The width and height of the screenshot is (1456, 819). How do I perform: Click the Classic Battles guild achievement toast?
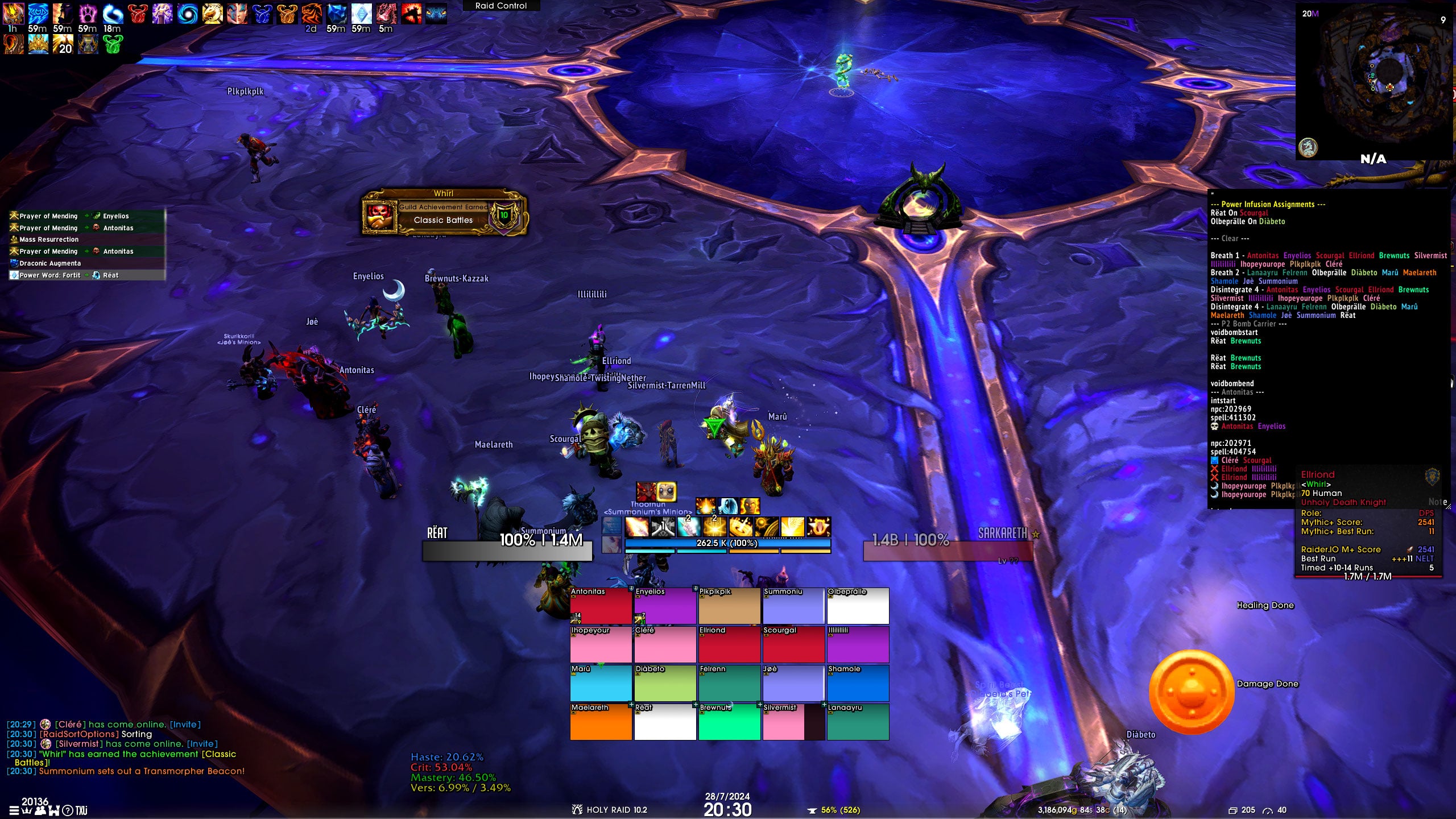(x=444, y=214)
